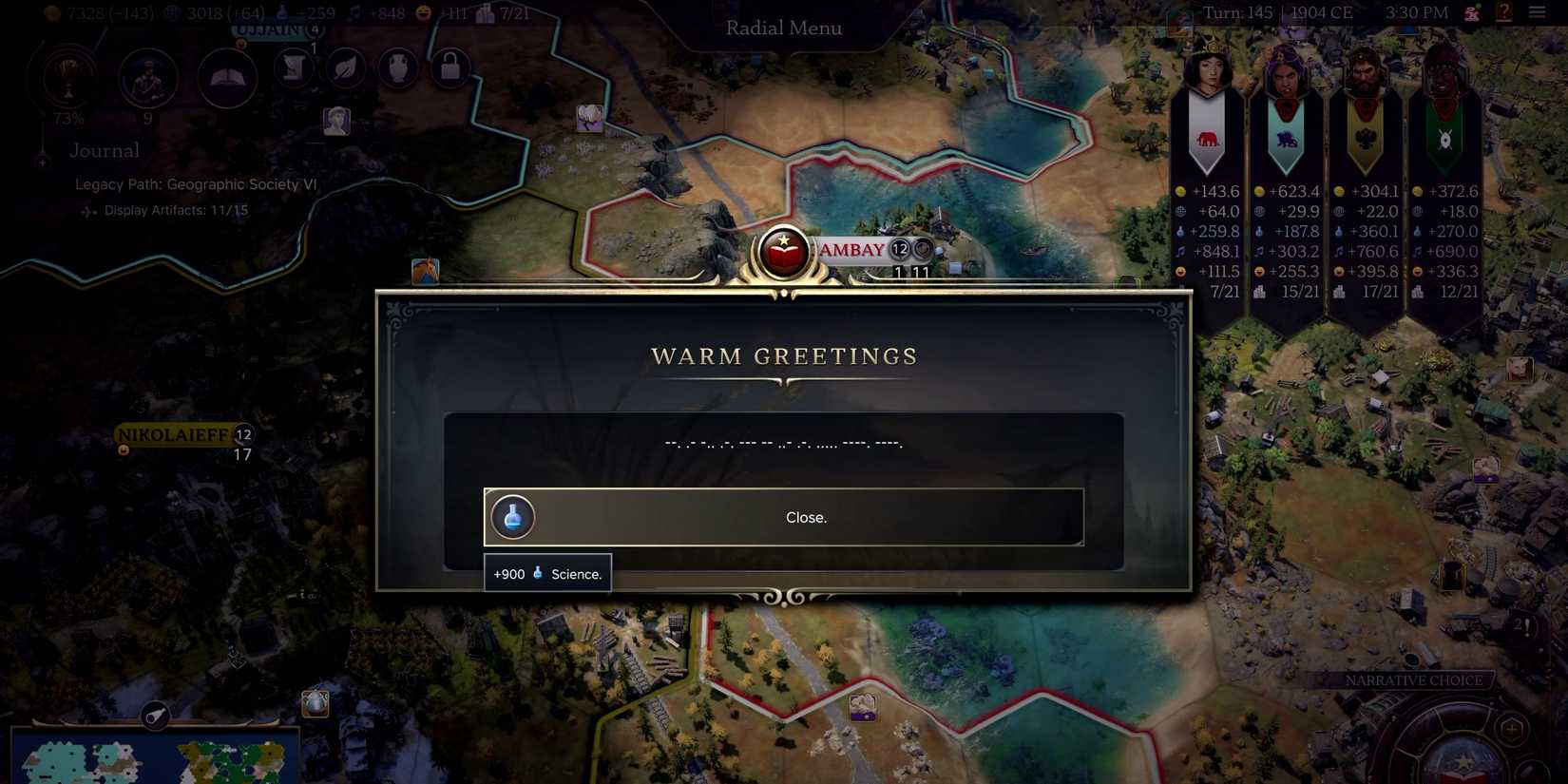Open the hamburger menu in the top-right corner
1568x784 pixels.
coord(1539,12)
